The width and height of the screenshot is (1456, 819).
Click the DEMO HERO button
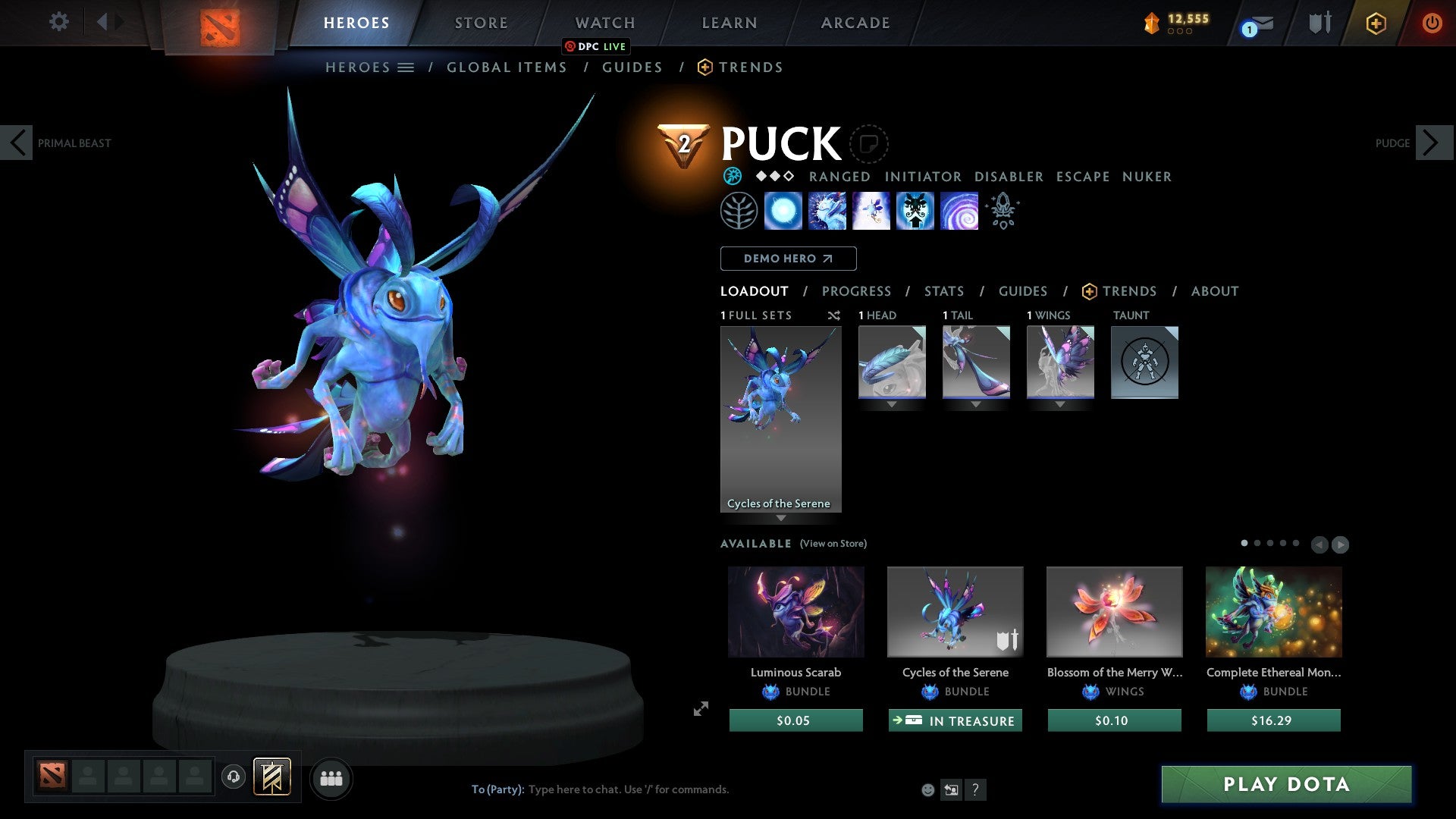pos(788,258)
